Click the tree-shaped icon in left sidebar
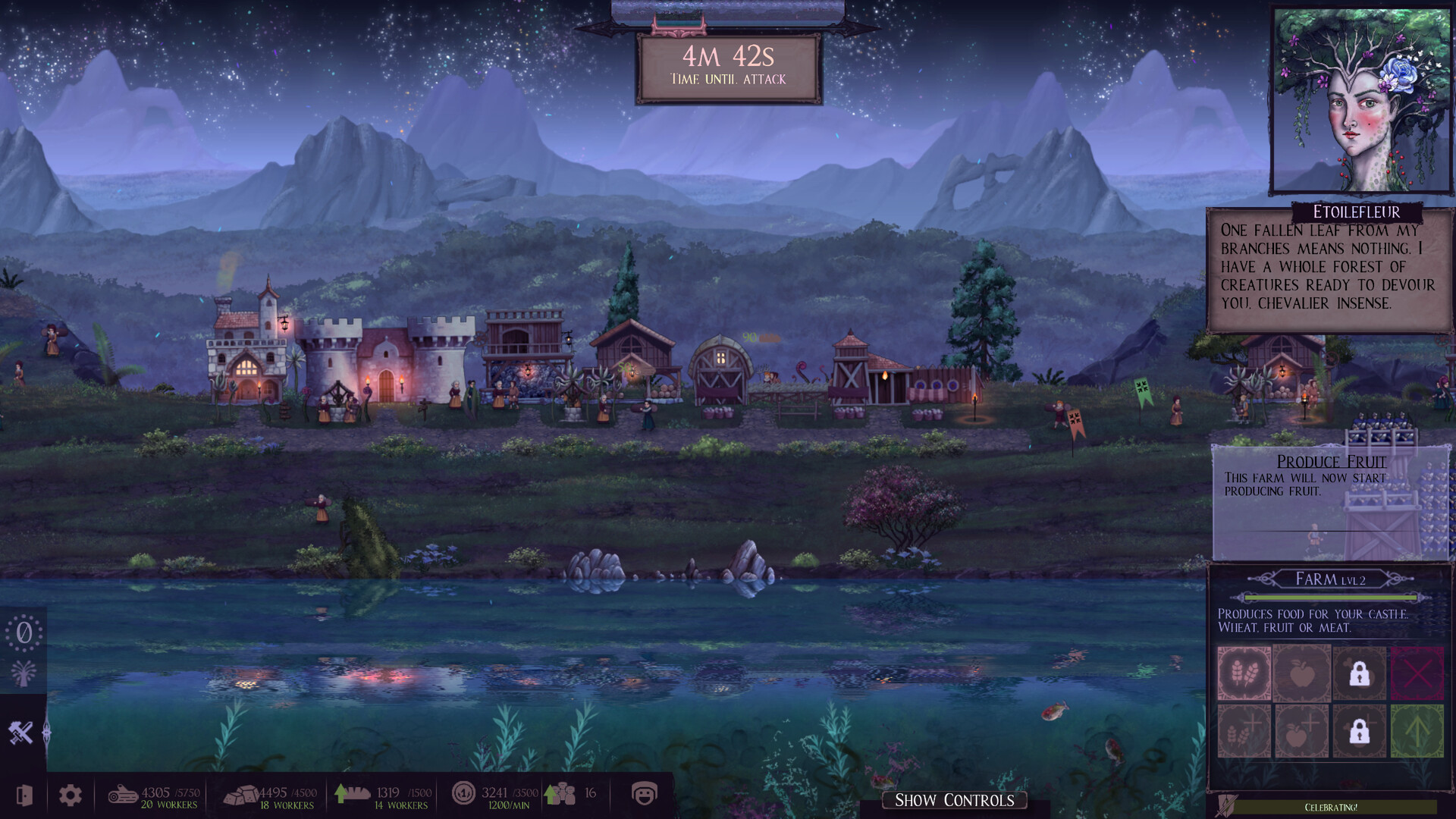 (x=24, y=673)
